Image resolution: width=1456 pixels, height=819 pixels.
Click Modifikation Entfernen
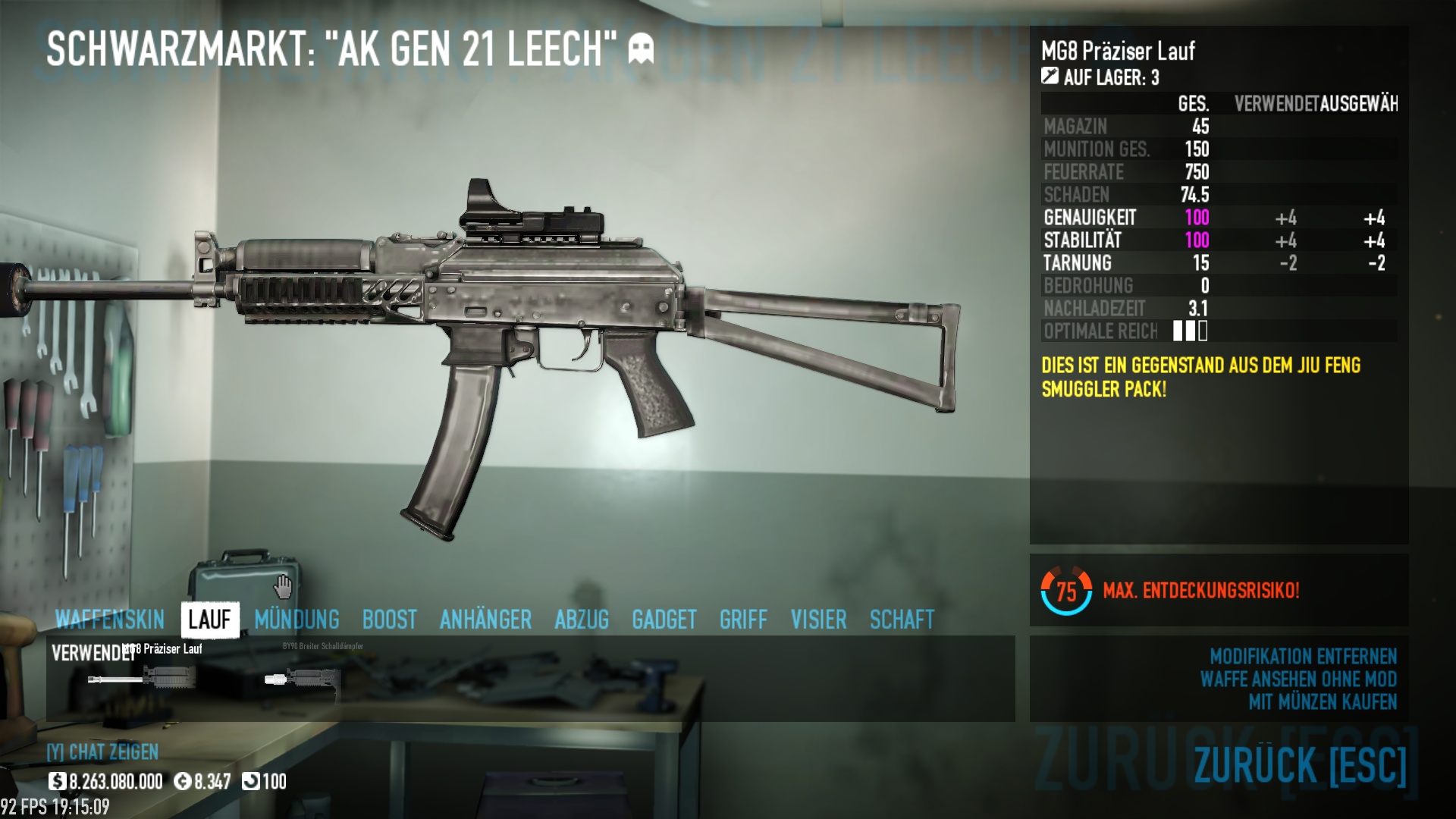[1303, 656]
